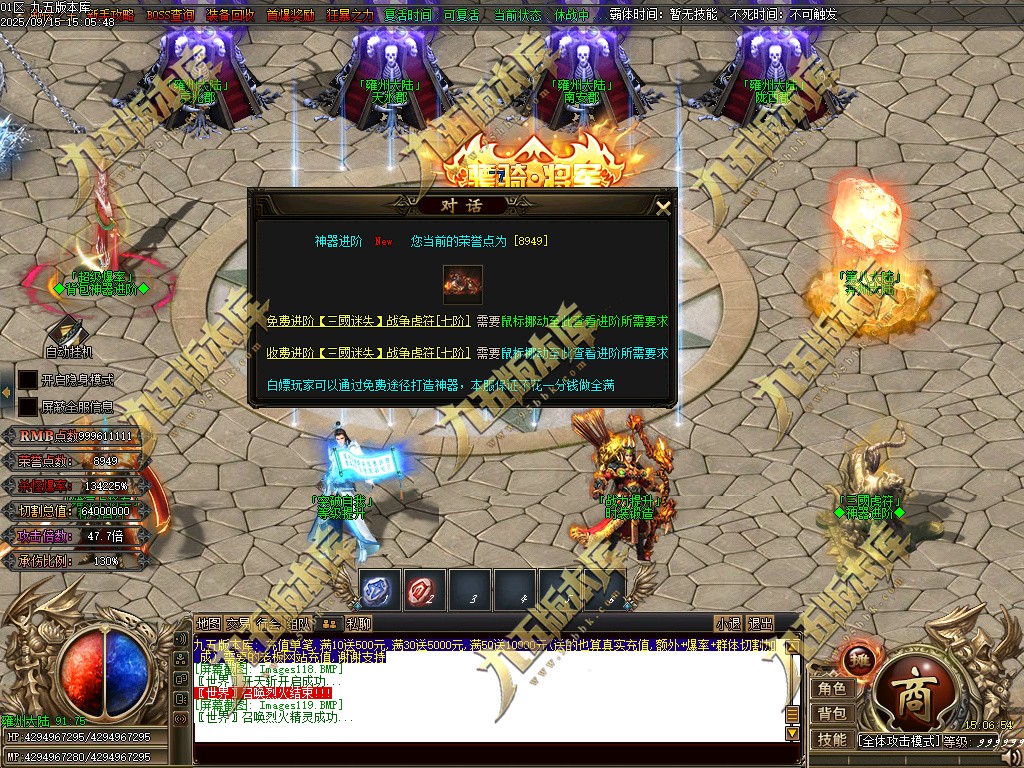Viewport: 1024px width, 768px height.
Task: Use the red rune hotbar item
Action: tap(424, 590)
